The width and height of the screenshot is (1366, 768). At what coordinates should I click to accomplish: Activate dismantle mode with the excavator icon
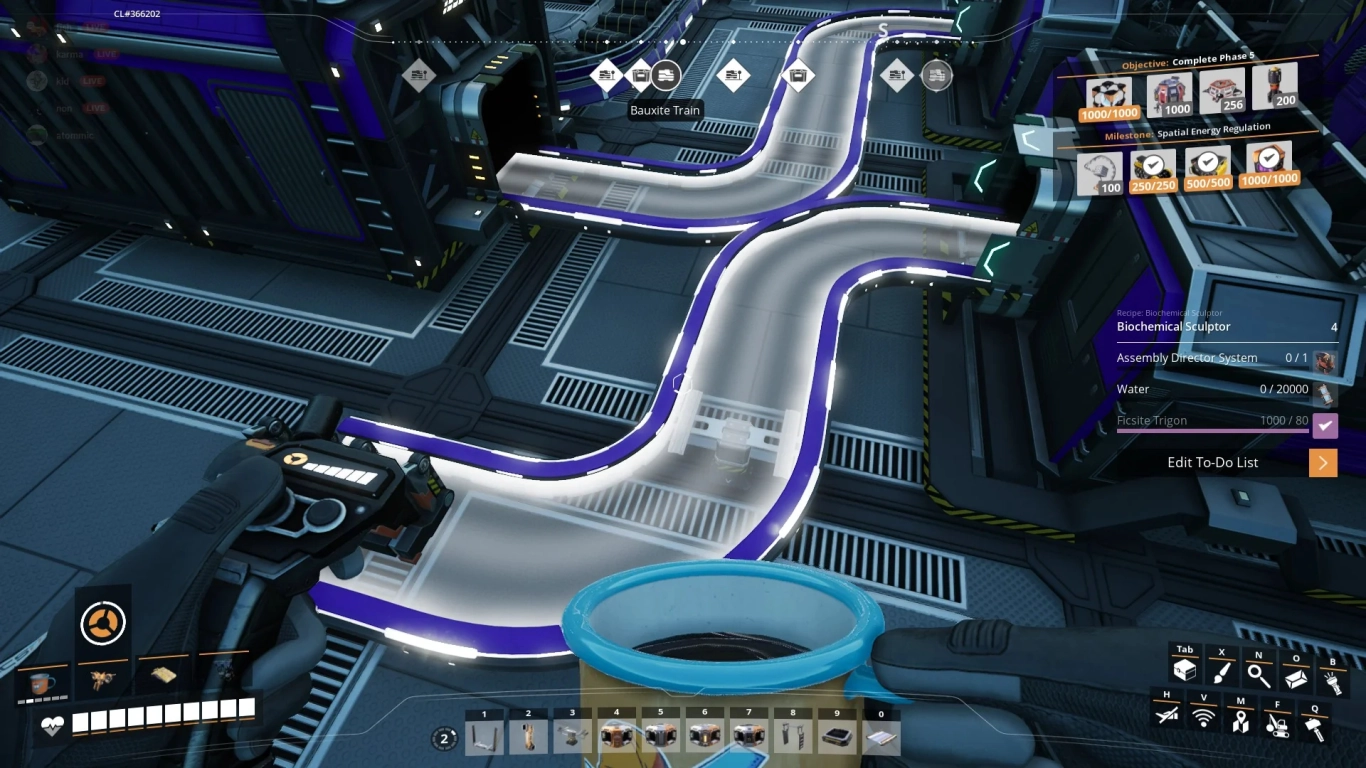click(1278, 724)
